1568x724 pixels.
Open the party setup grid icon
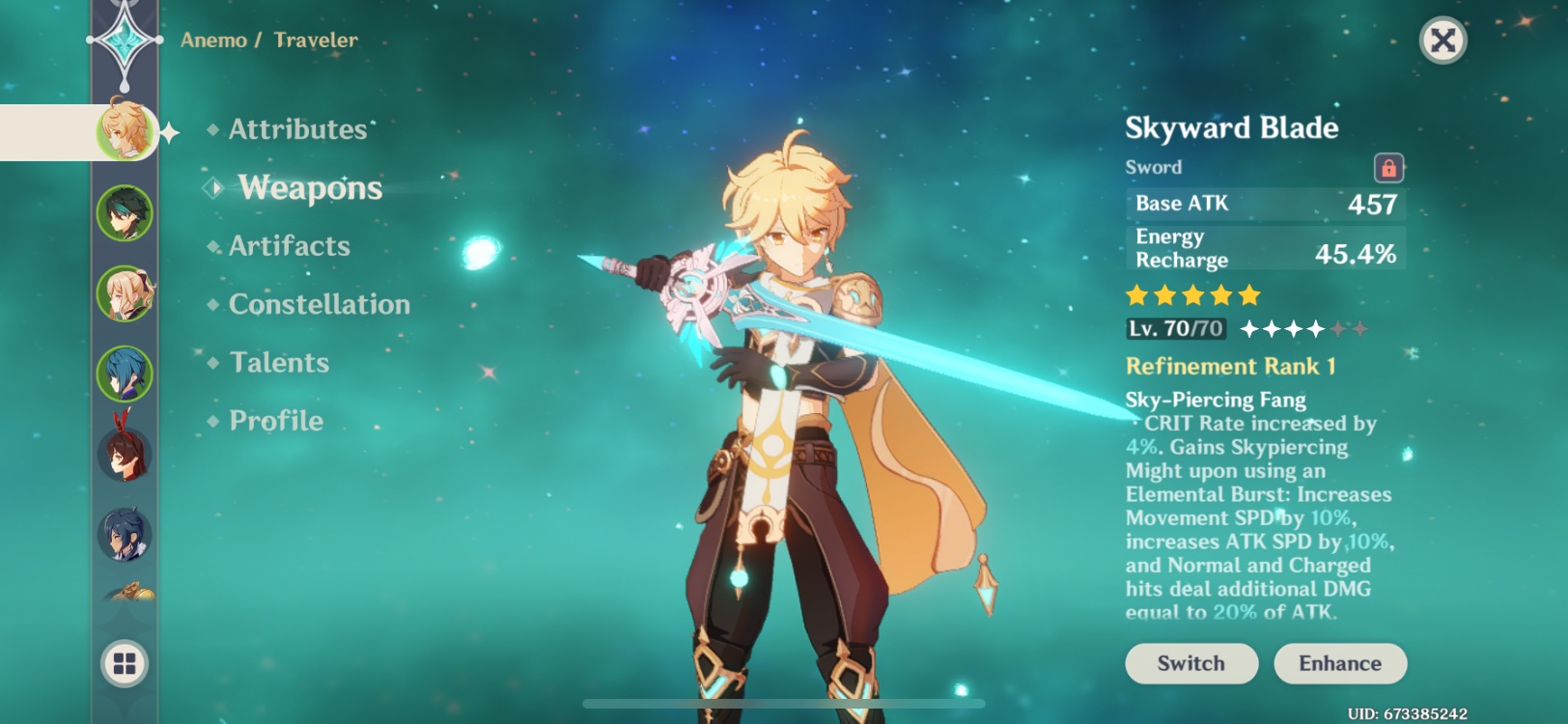[124, 663]
